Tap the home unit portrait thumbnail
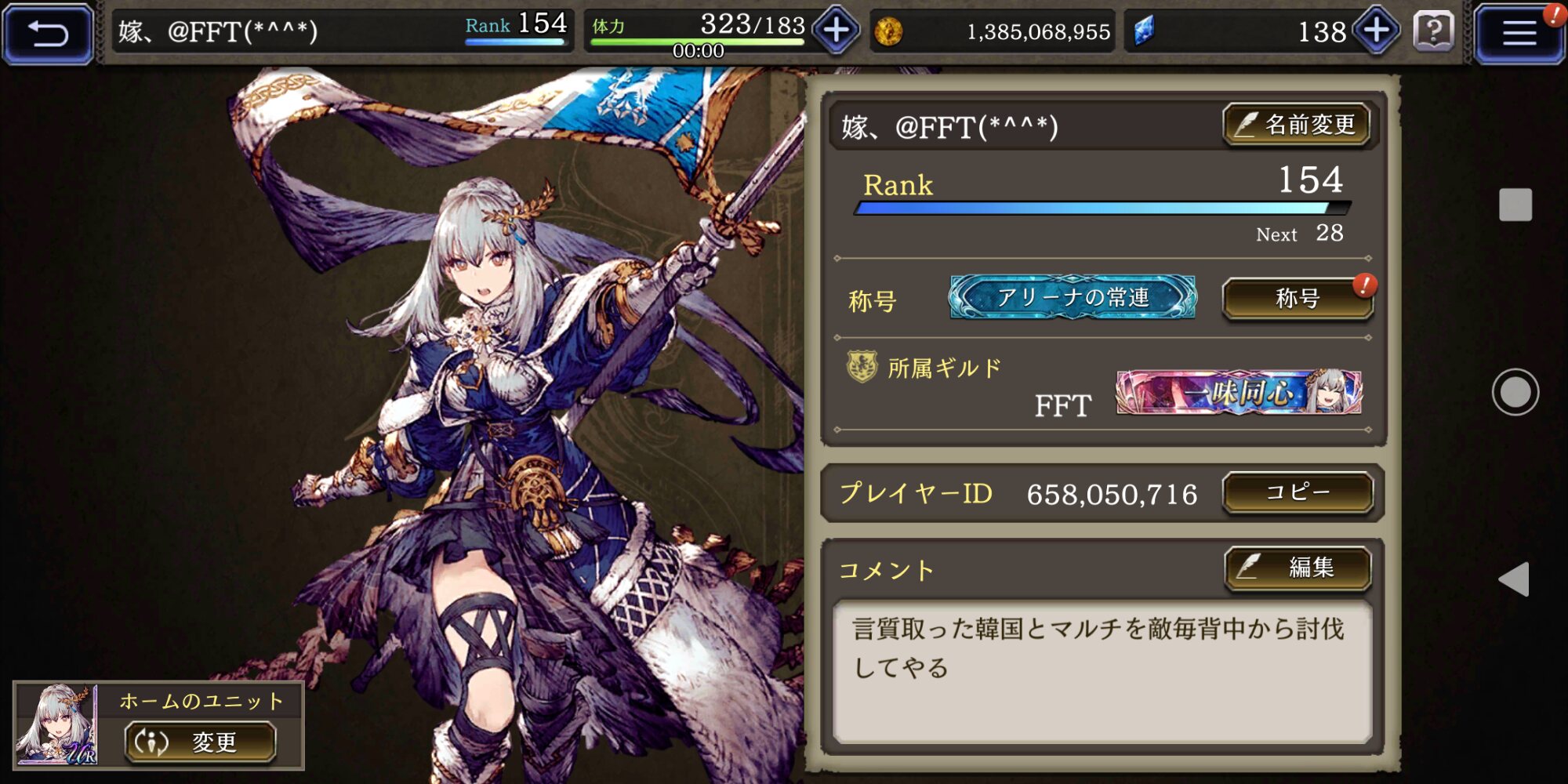1568x784 pixels. [x=56, y=724]
